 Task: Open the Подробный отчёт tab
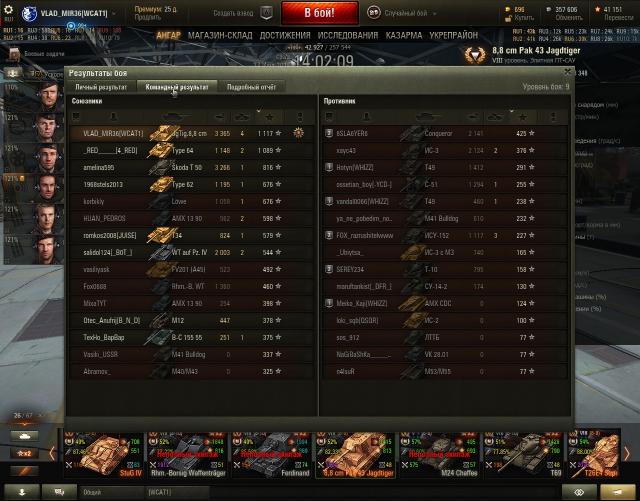pos(251,87)
